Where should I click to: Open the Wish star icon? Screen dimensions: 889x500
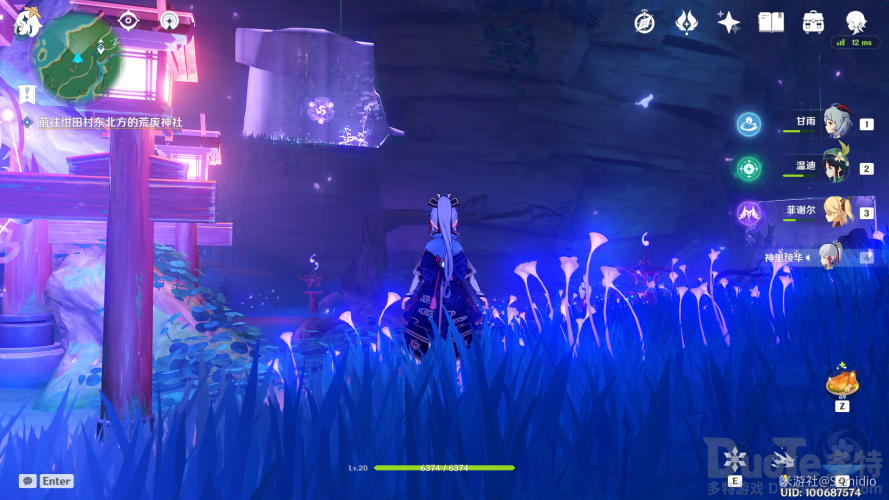[728, 22]
